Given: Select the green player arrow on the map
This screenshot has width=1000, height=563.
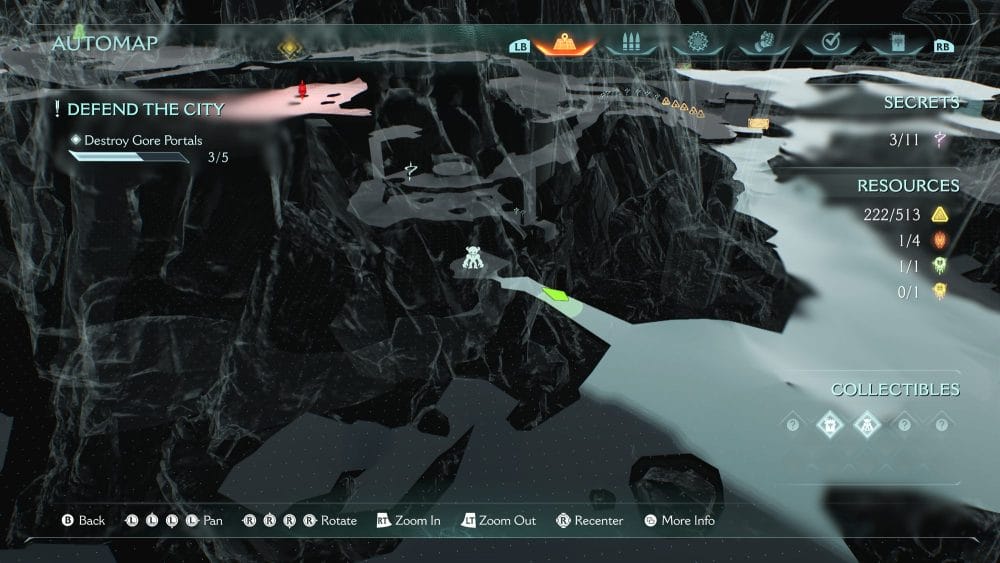Looking at the screenshot, I should (x=555, y=294).
